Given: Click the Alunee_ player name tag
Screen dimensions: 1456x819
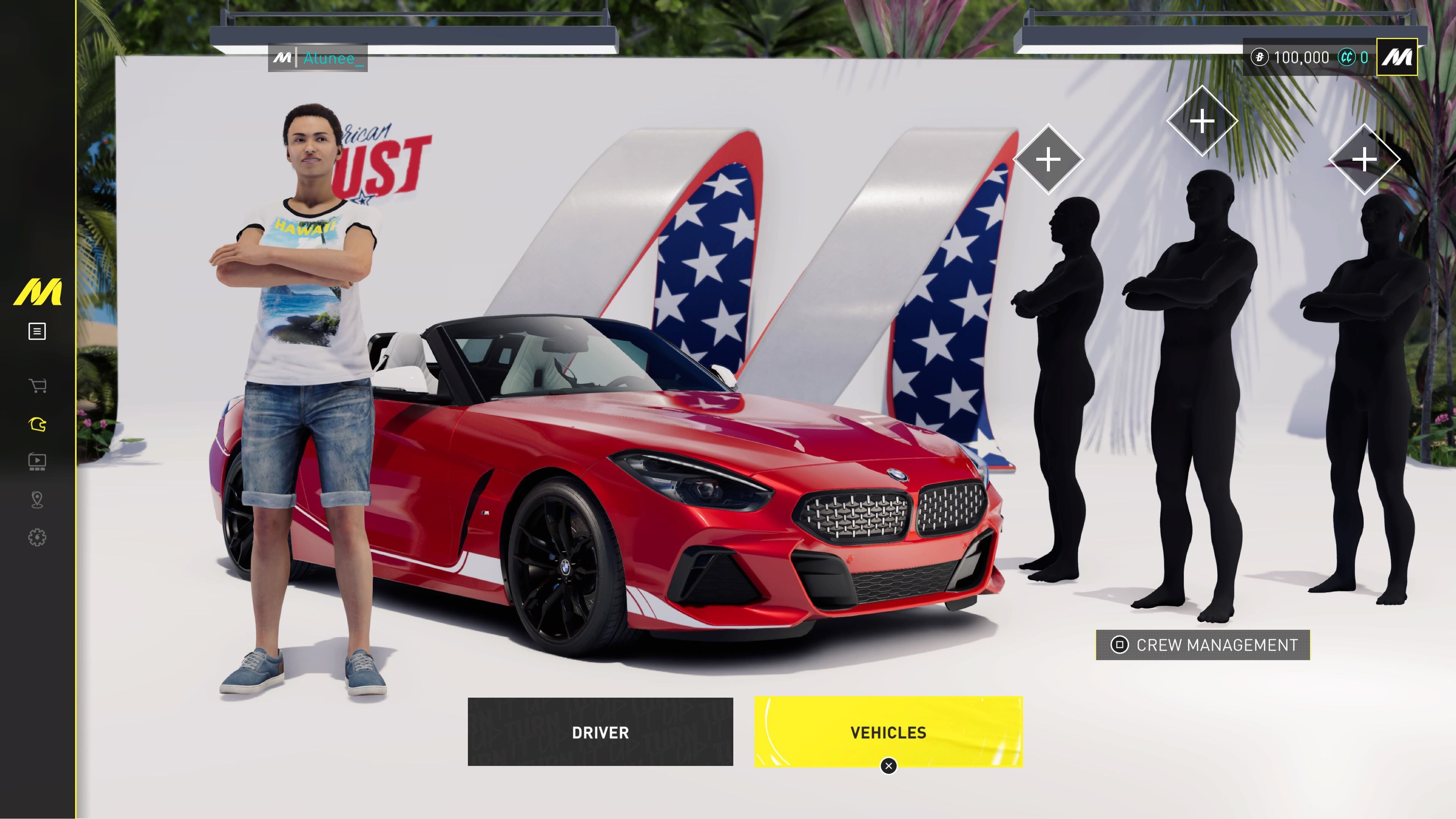Looking at the screenshot, I should point(318,58).
